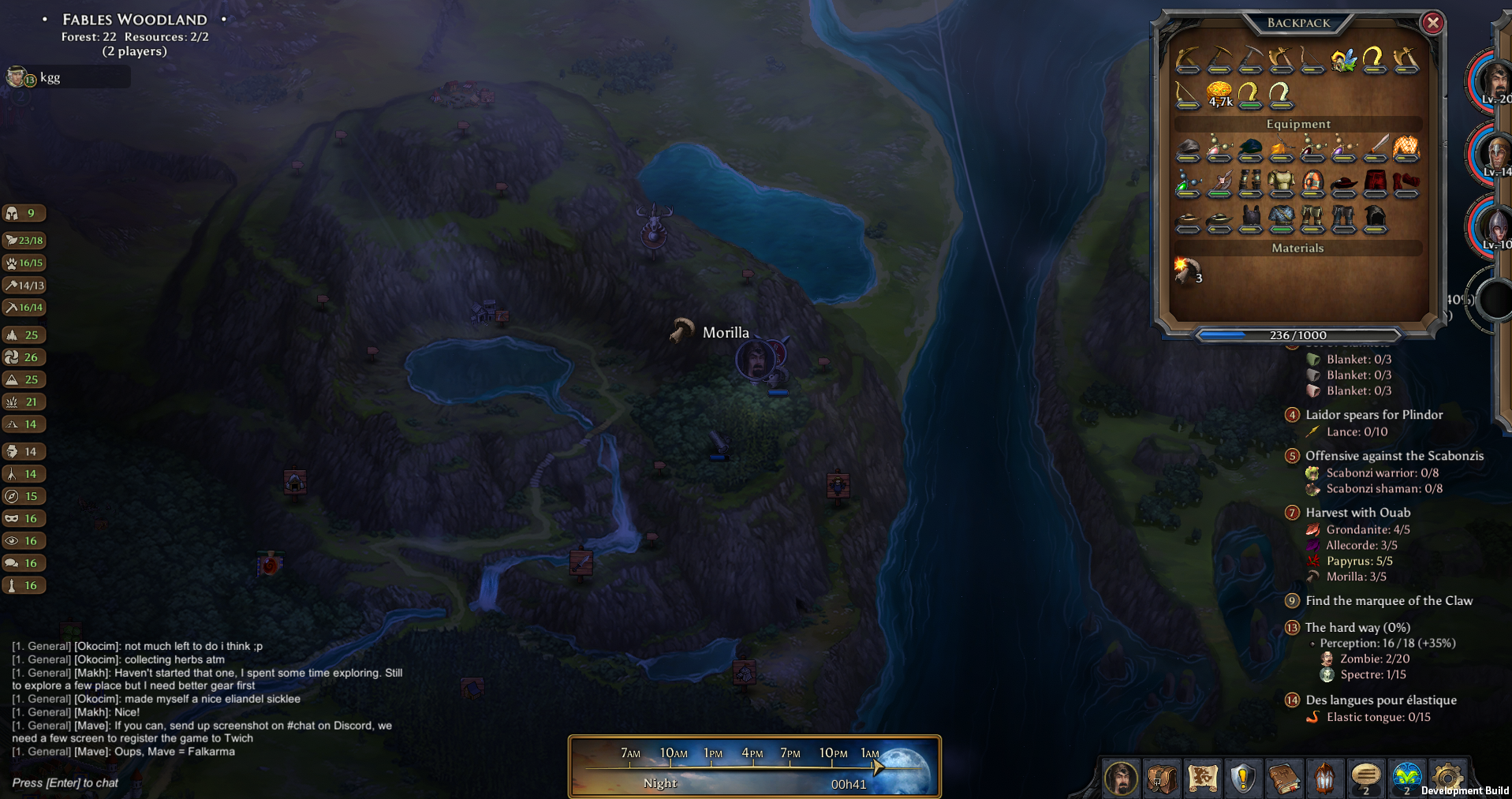Click the lantern building icon in the toolbar
This screenshot has height=799, width=1512.
point(1325,778)
